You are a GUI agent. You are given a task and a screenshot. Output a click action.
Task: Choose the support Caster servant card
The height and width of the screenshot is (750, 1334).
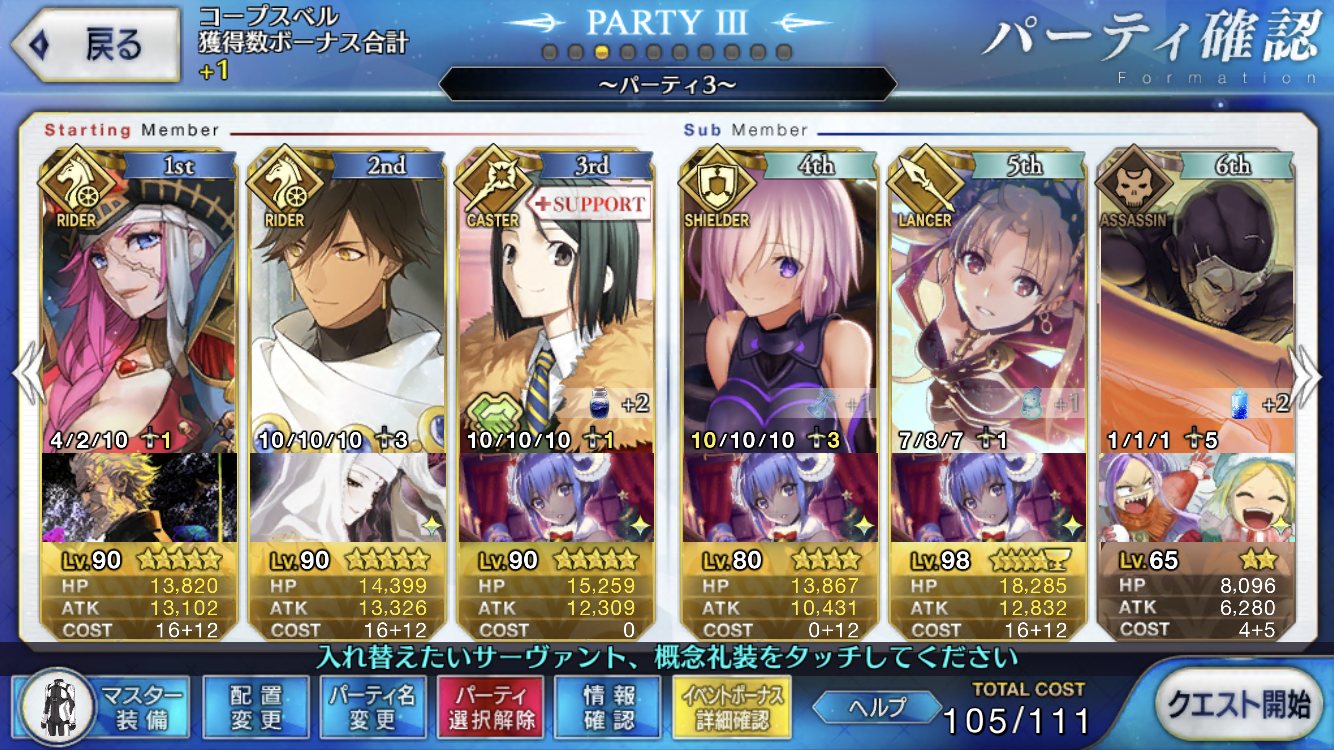pyautogui.click(x=556, y=300)
